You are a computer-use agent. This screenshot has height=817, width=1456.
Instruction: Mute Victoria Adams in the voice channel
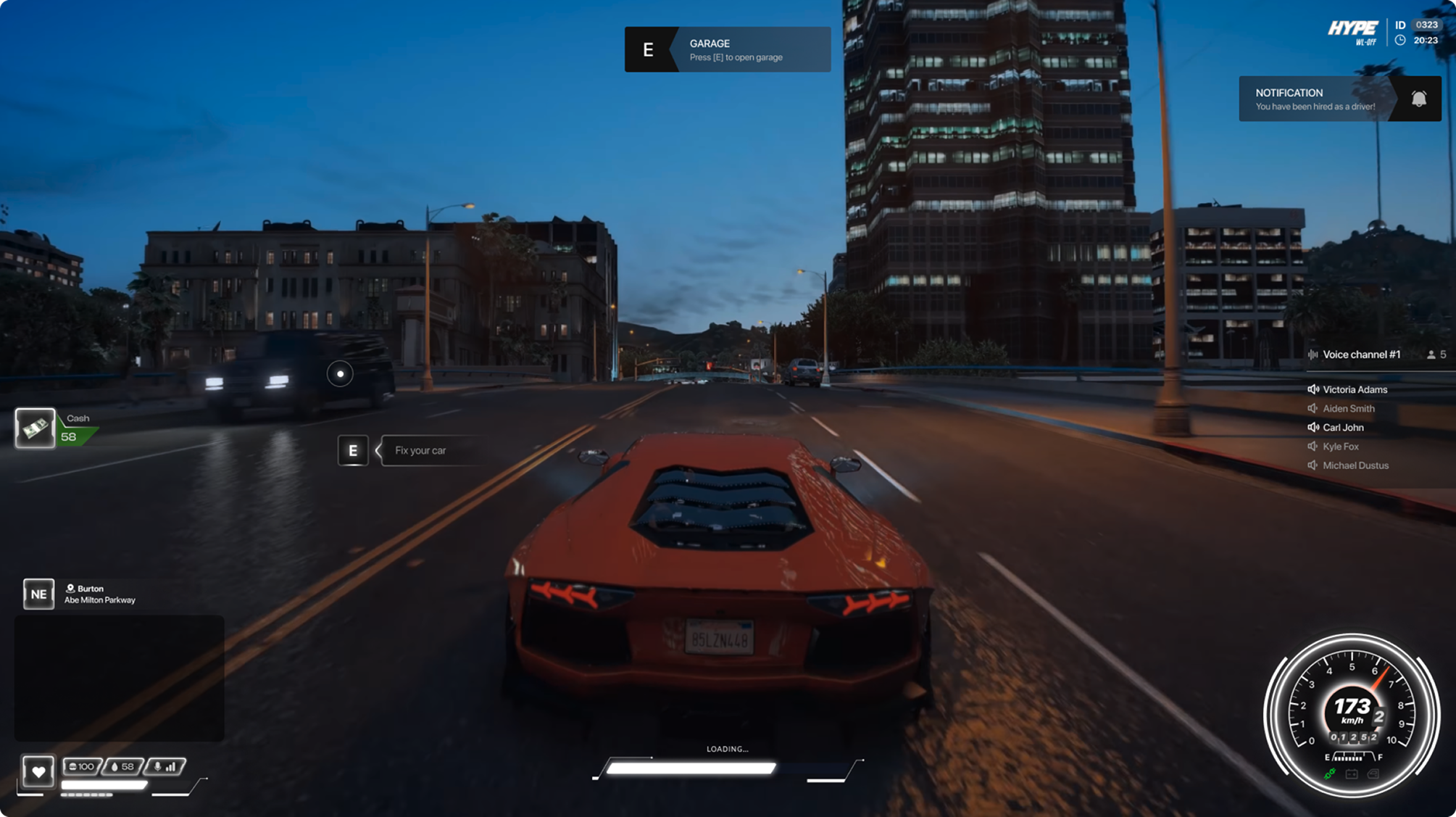pos(1314,389)
